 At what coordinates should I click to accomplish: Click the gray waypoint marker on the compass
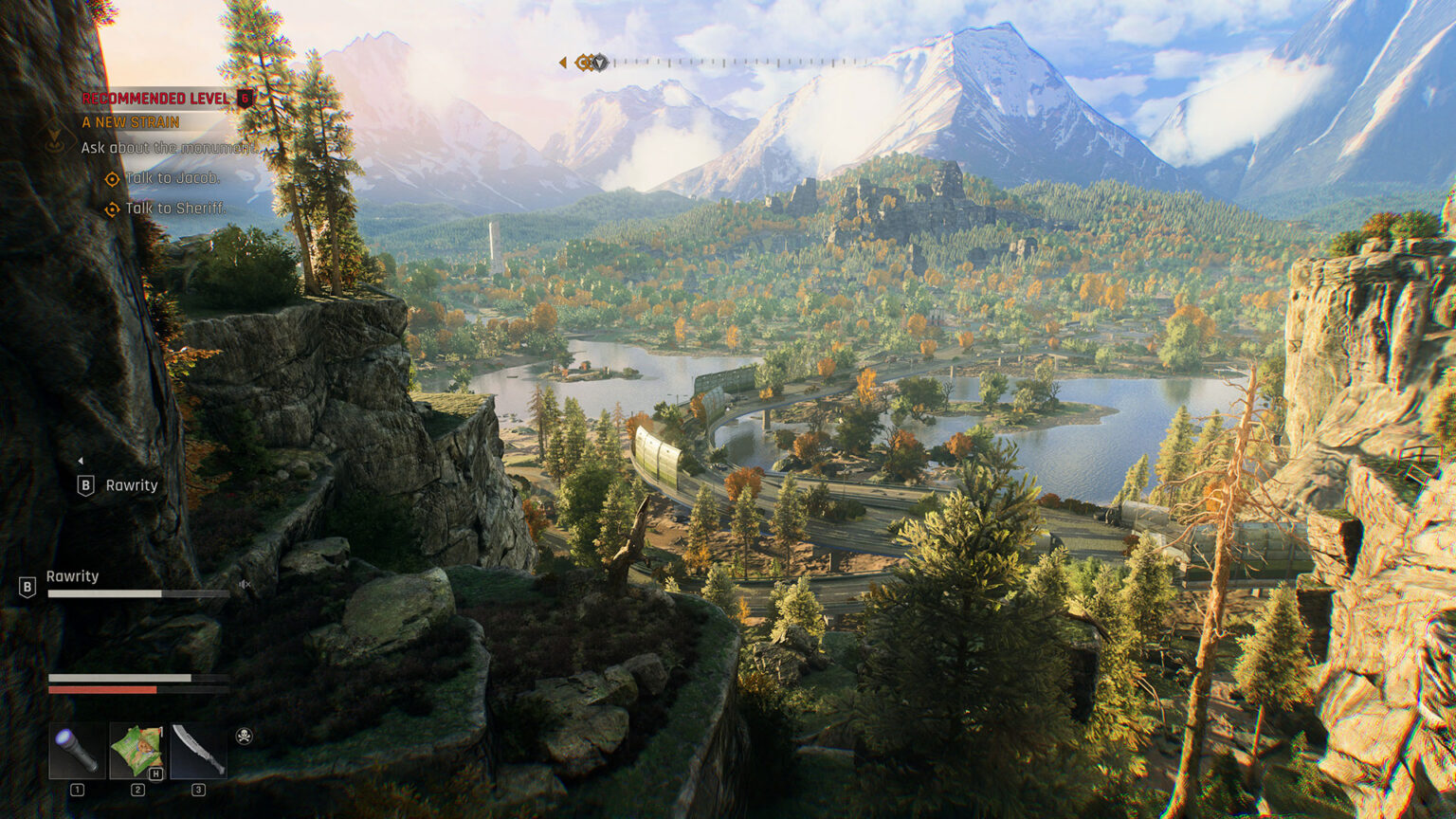pos(601,62)
